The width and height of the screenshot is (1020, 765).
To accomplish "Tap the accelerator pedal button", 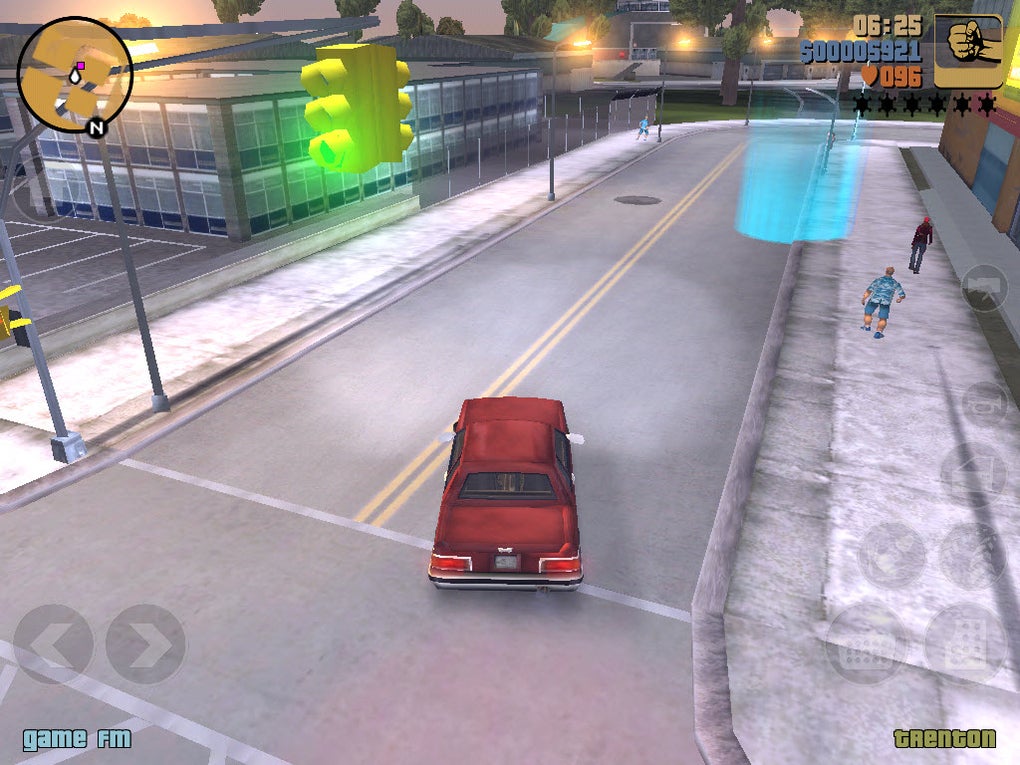I will pos(965,642).
